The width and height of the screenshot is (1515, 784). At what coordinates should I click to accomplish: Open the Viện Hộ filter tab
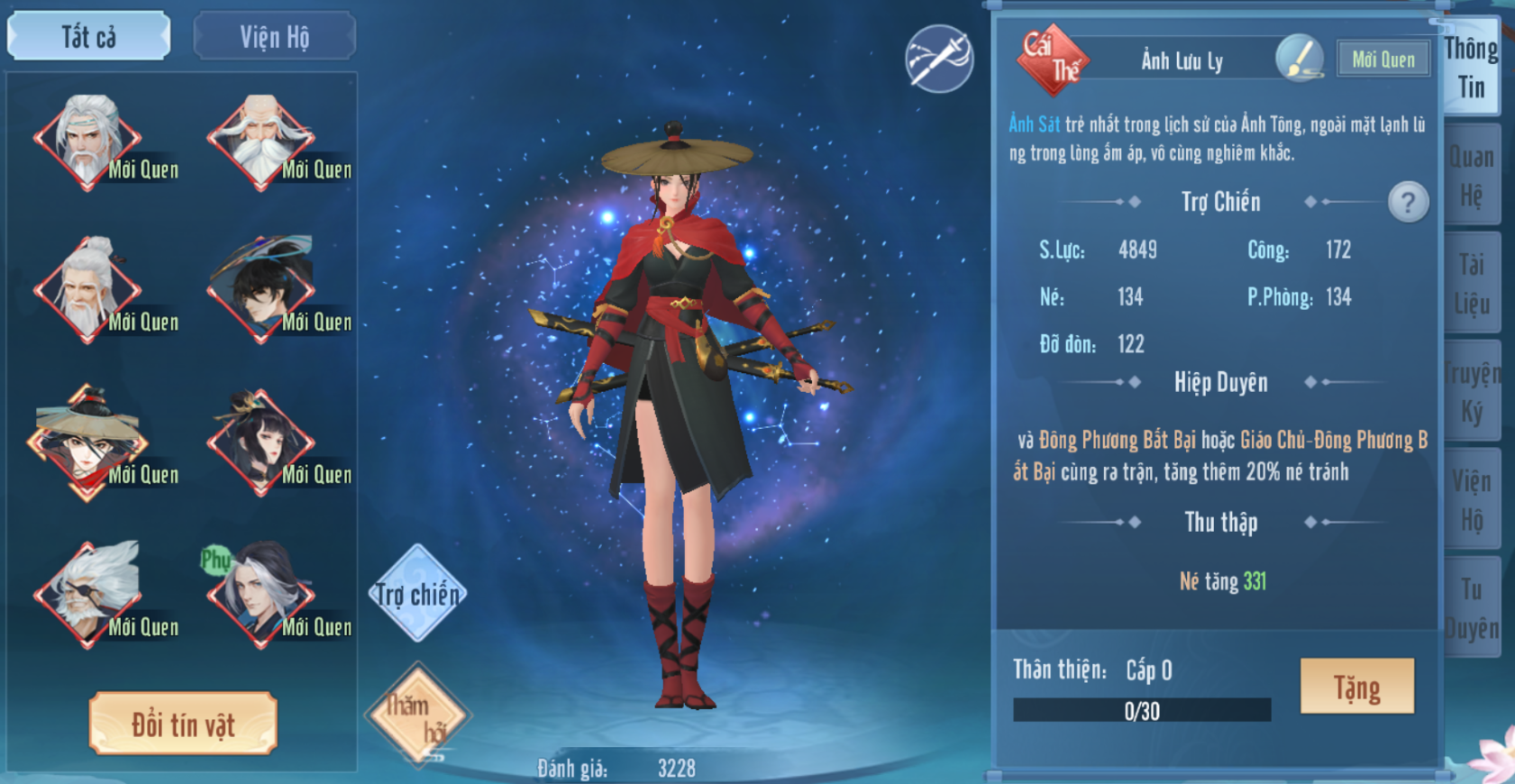[x=274, y=37]
